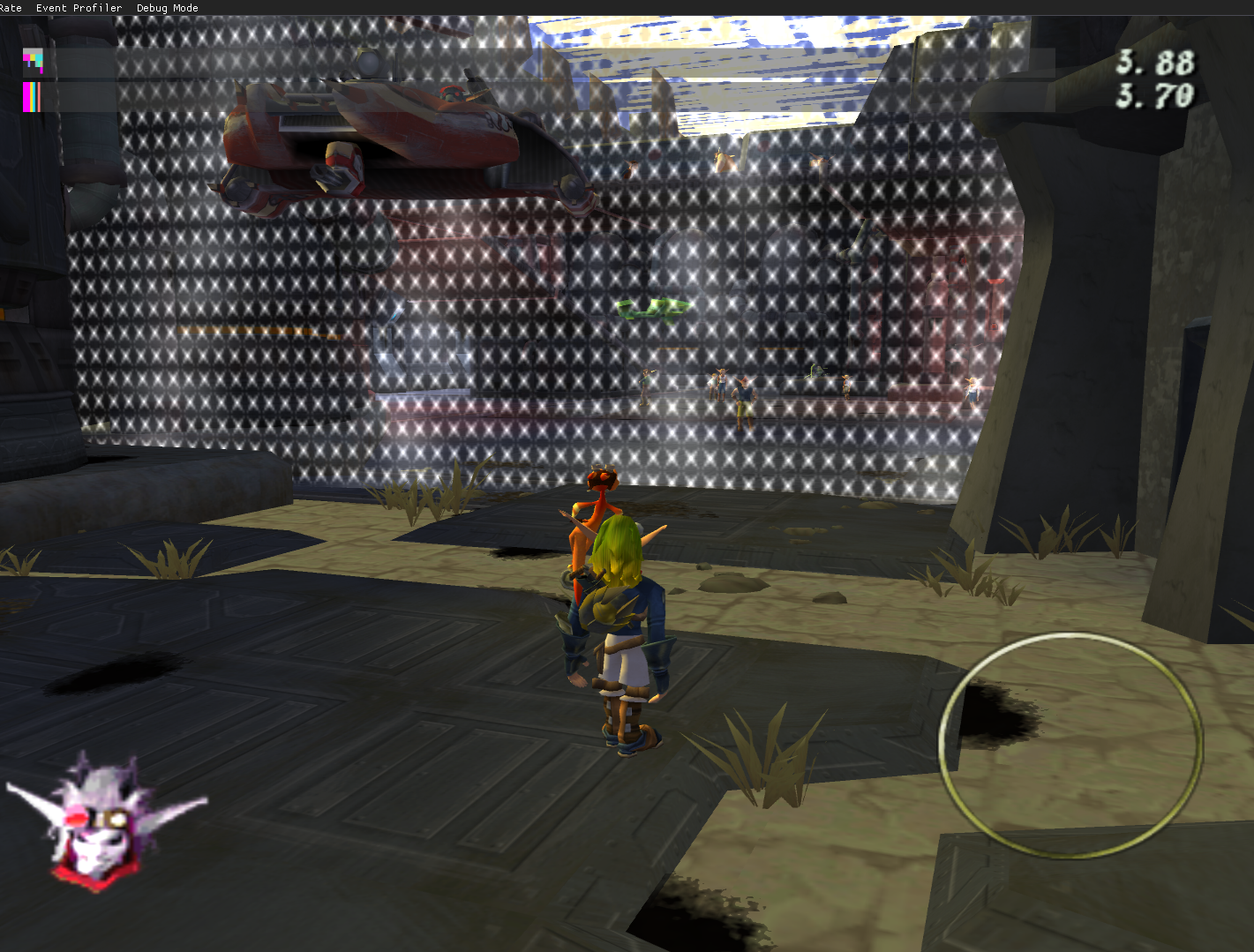
Task: Open the Event Profiler menu
Action: (79, 8)
